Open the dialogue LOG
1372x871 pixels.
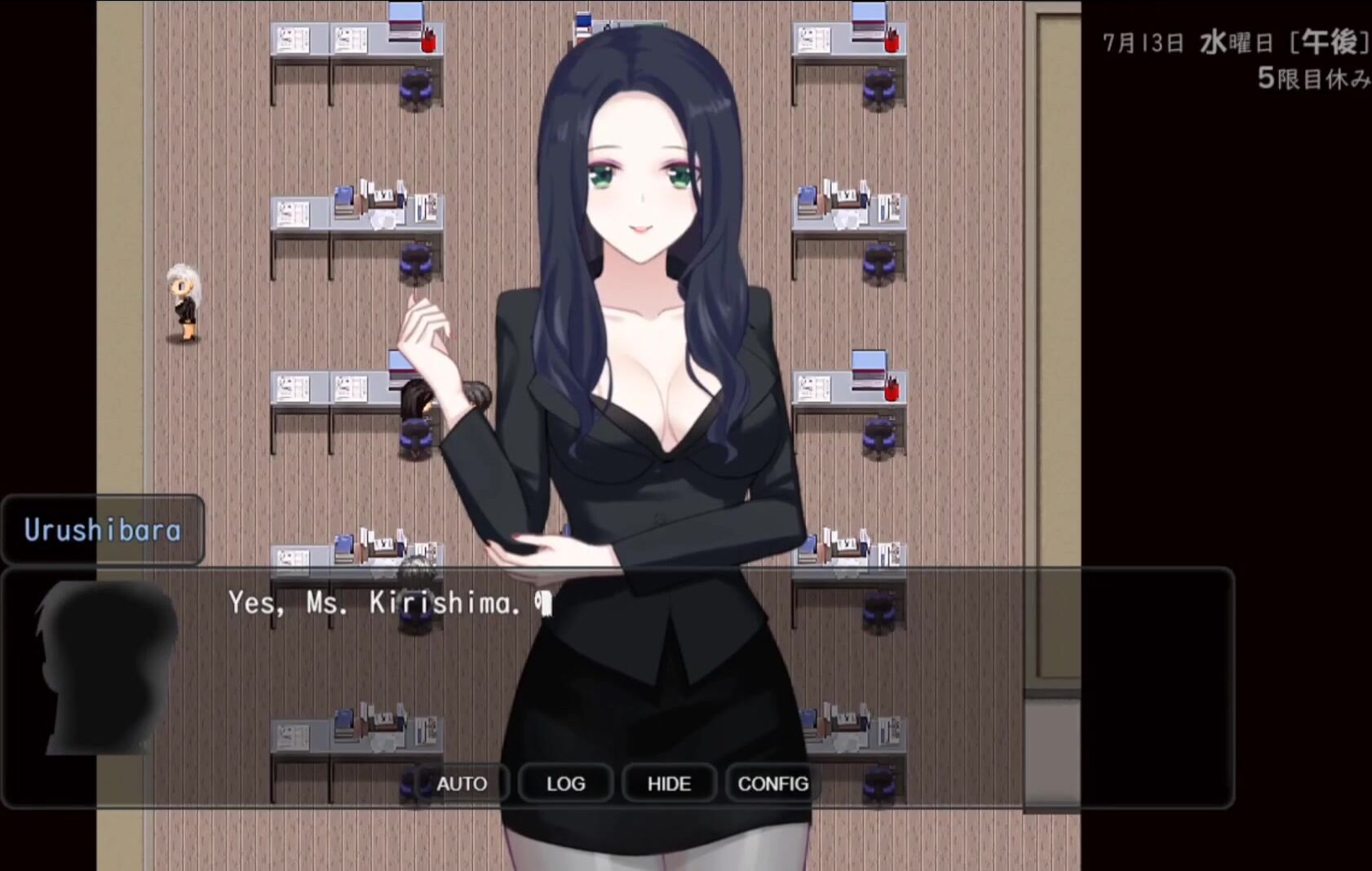(x=565, y=784)
